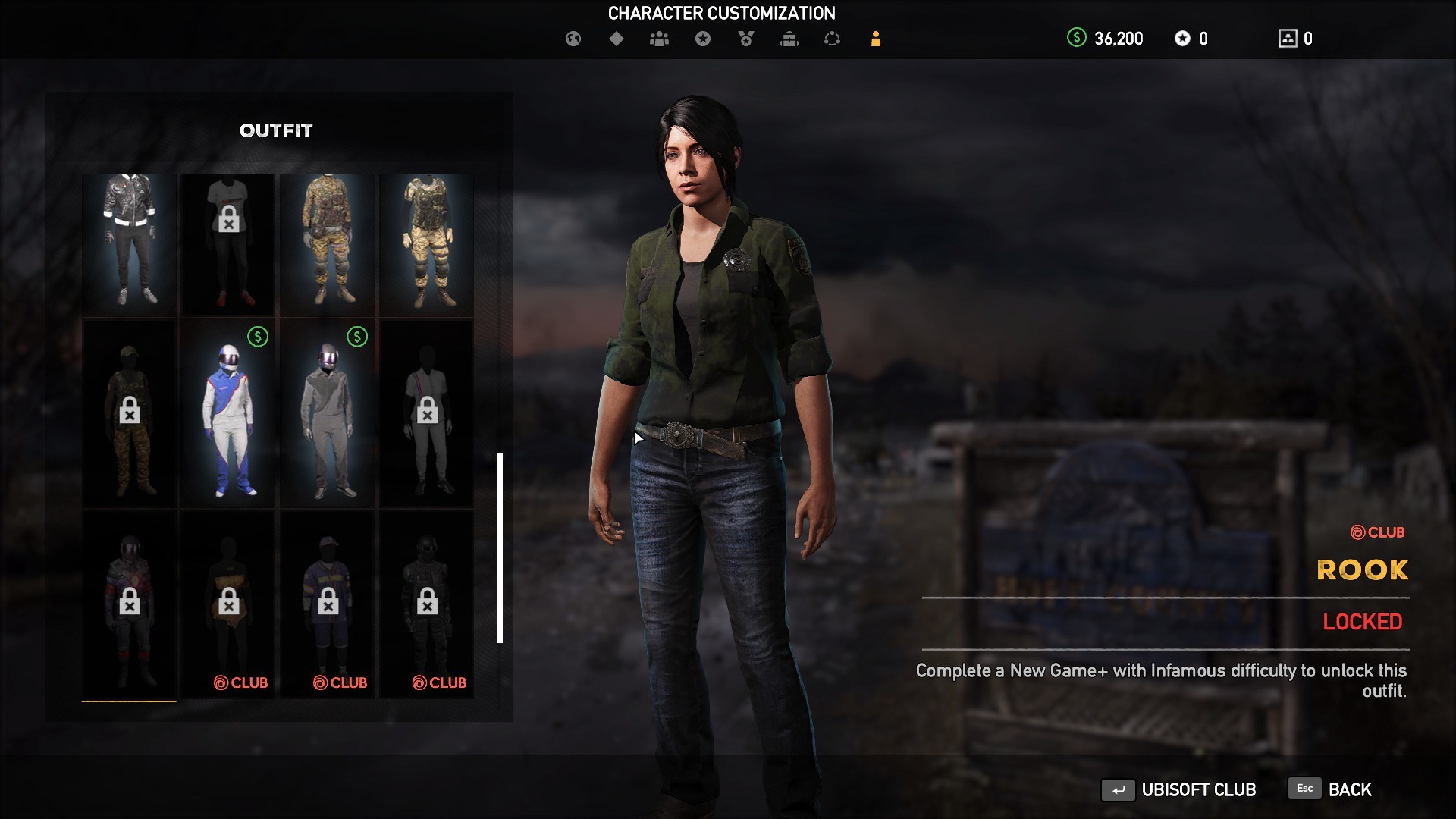Open the briefcase tab
The height and width of the screenshot is (819, 1456).
tap(789, 39)
